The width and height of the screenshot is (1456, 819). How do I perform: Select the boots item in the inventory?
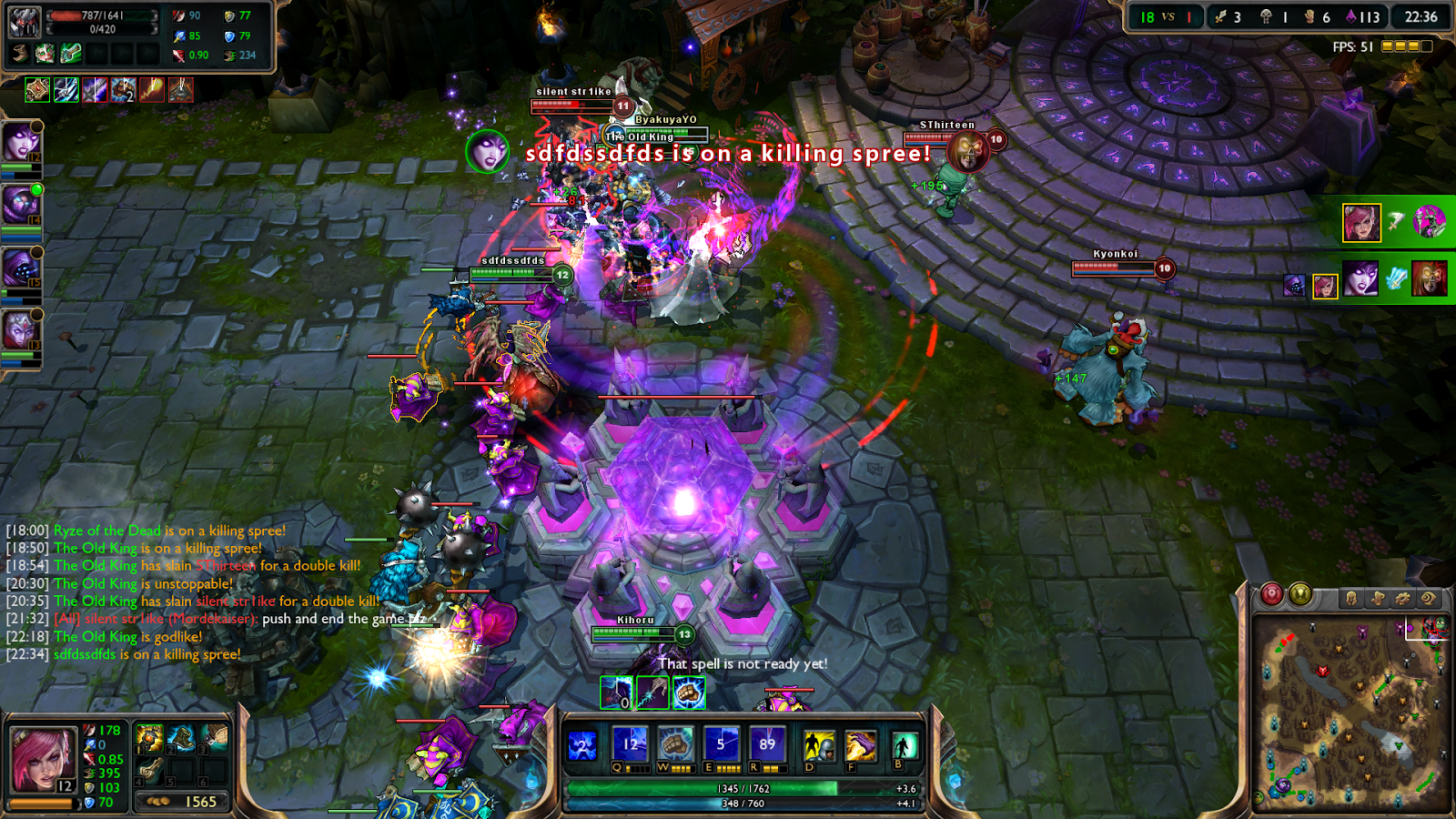[180, 737]
